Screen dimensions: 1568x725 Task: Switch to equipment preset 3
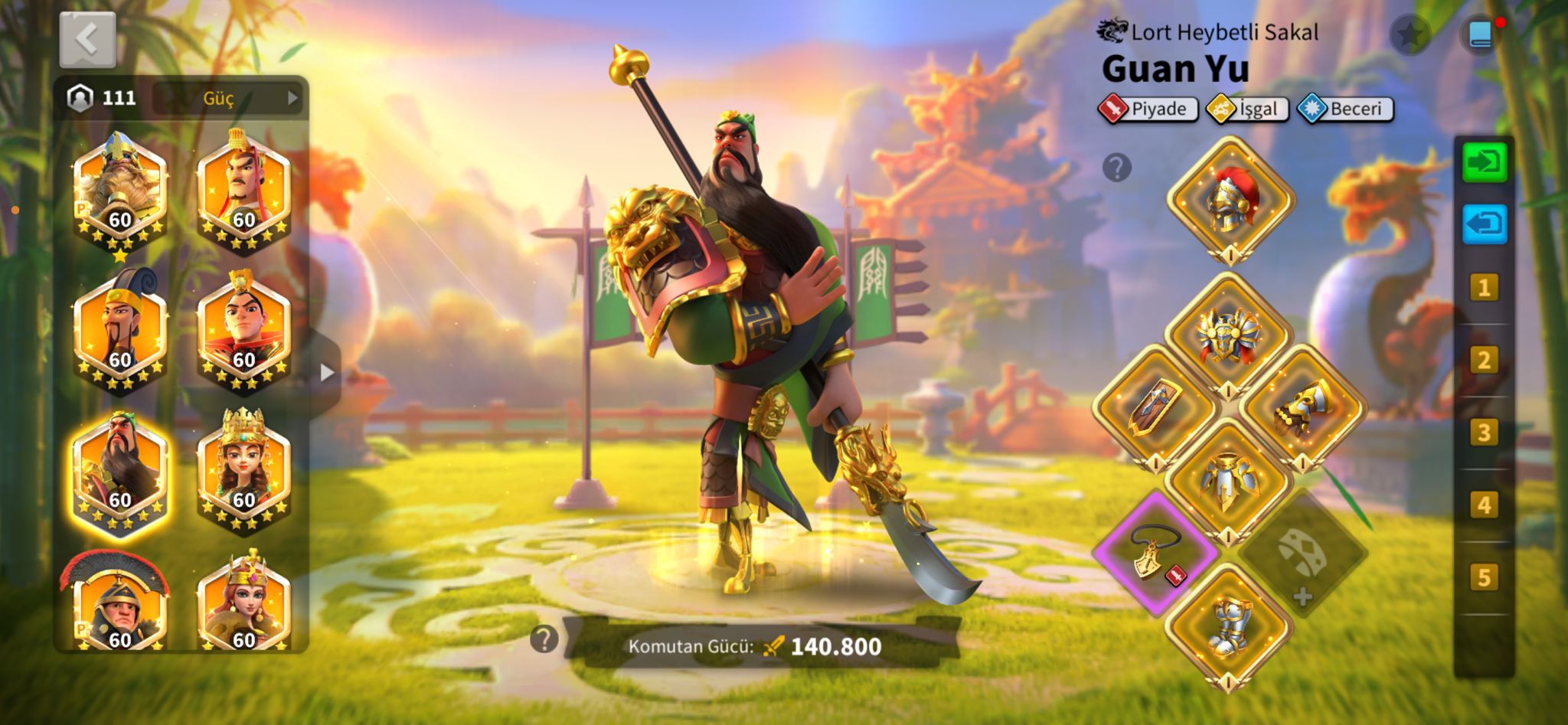(1484, 433)
